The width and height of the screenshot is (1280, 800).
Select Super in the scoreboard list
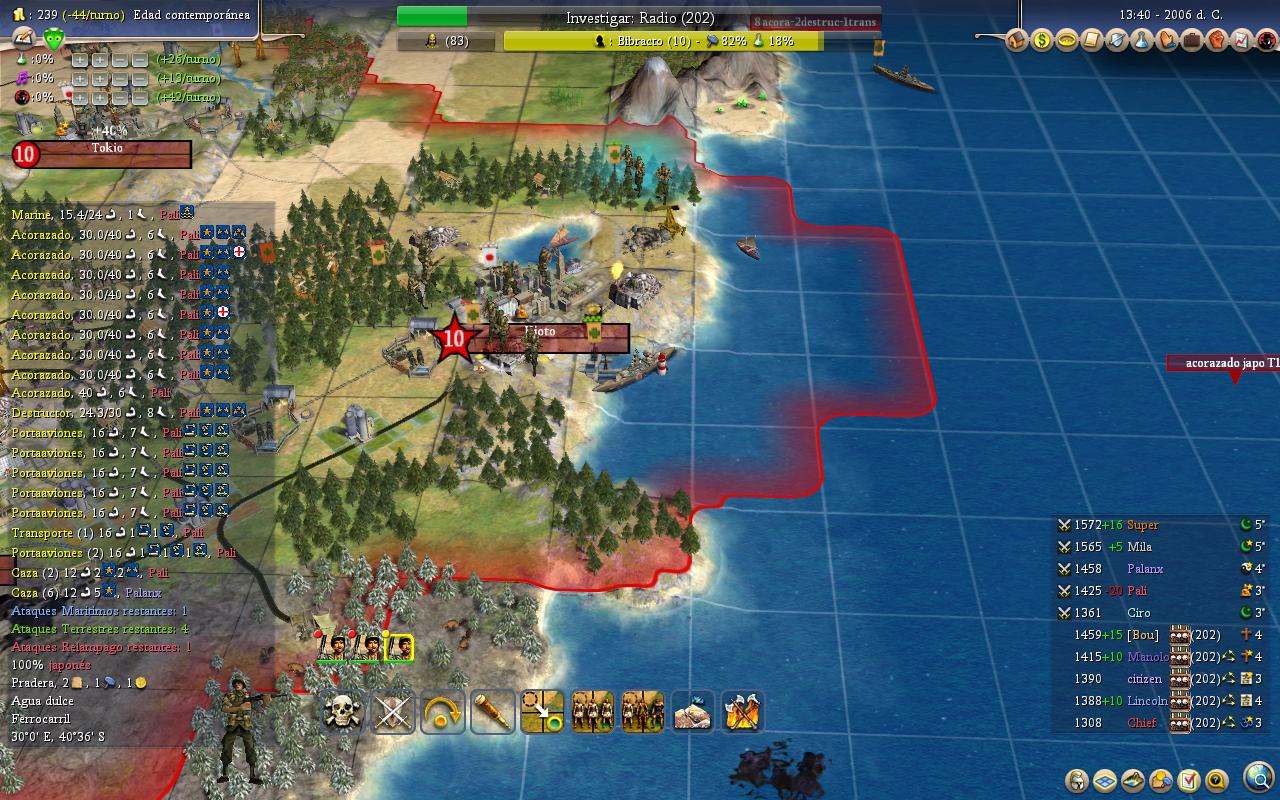click(1142, 525)
